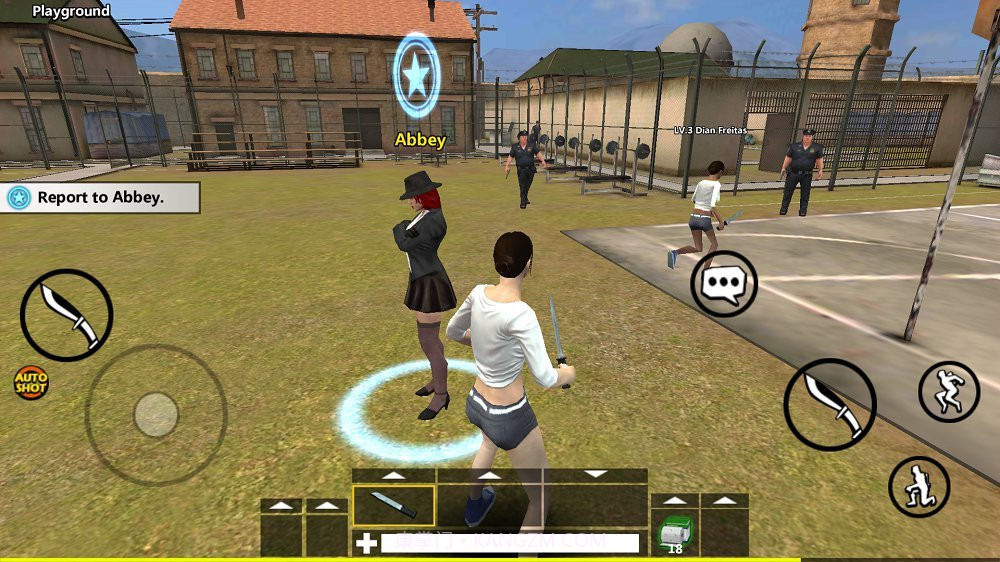The image size is (1000, 562).
Task: Expand the arrow tab above the knife slot
Action: click(394, 475)
